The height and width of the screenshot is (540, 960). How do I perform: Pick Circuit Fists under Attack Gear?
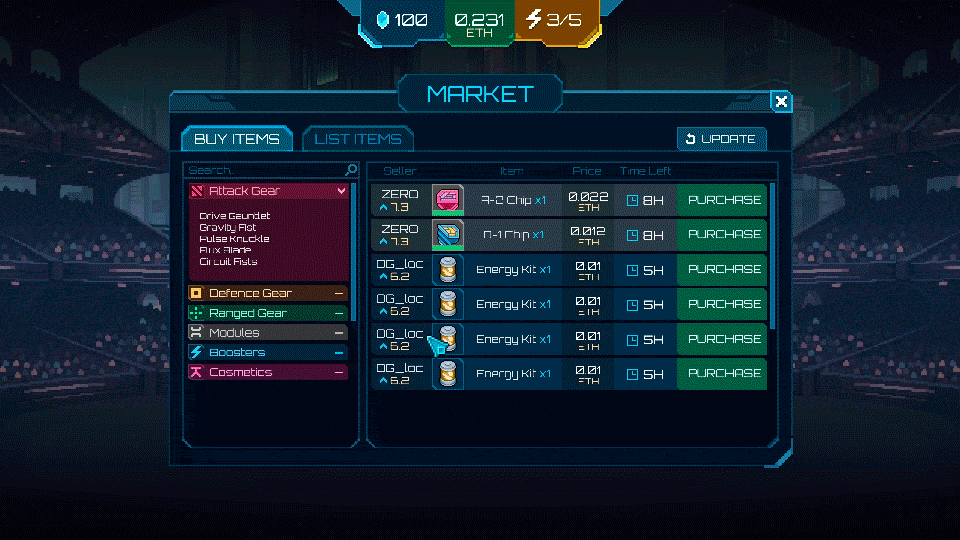point(228,262)
